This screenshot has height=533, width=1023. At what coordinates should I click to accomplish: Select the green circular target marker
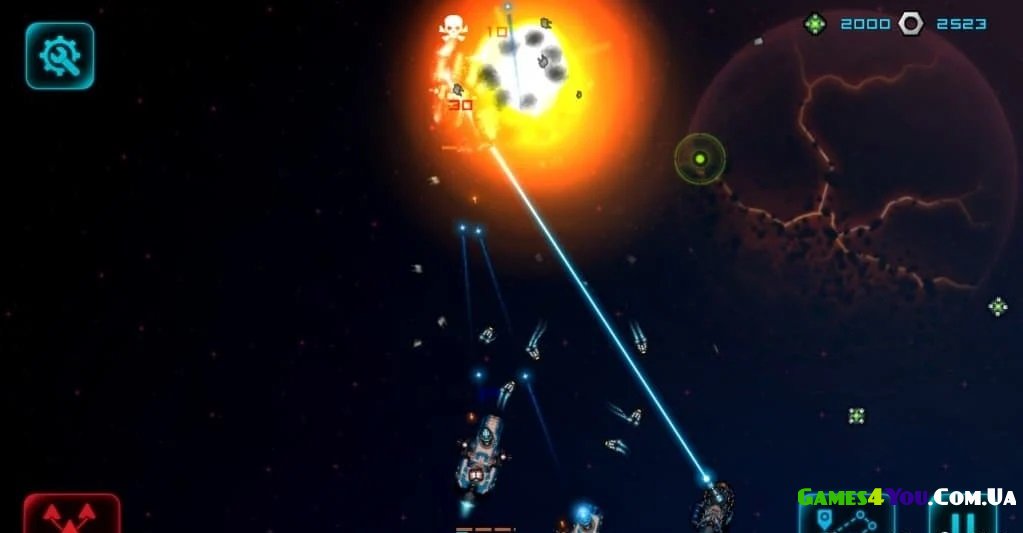[x=700, y=159]
